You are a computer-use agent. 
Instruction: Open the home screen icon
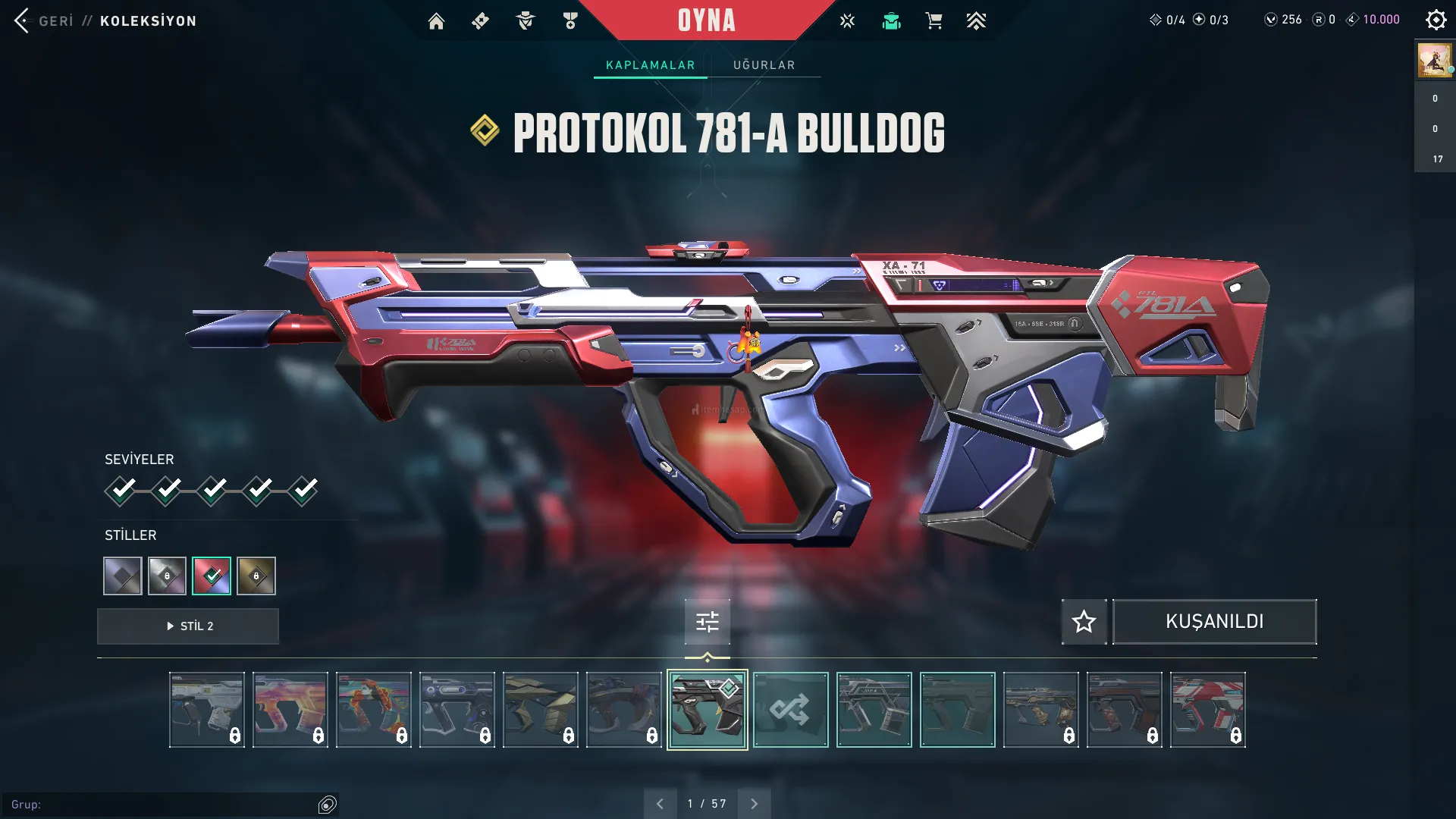pyautogui.click(x=436, y=21)
